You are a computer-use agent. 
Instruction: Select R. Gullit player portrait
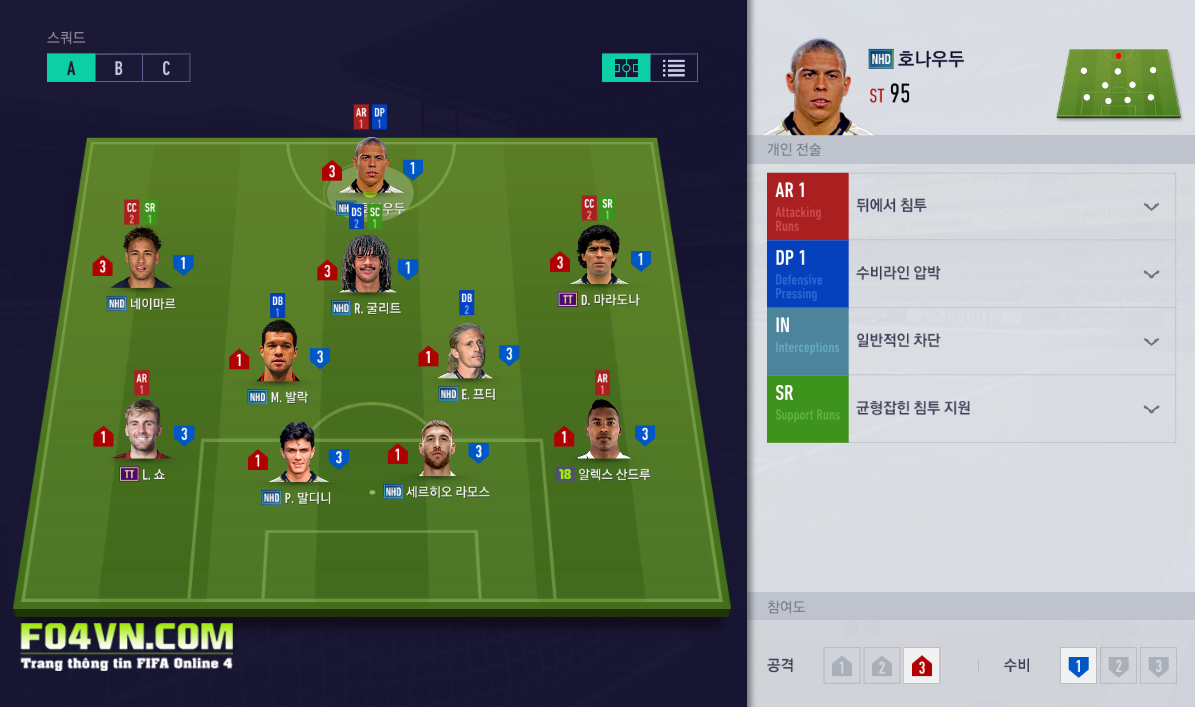(366, 266)
